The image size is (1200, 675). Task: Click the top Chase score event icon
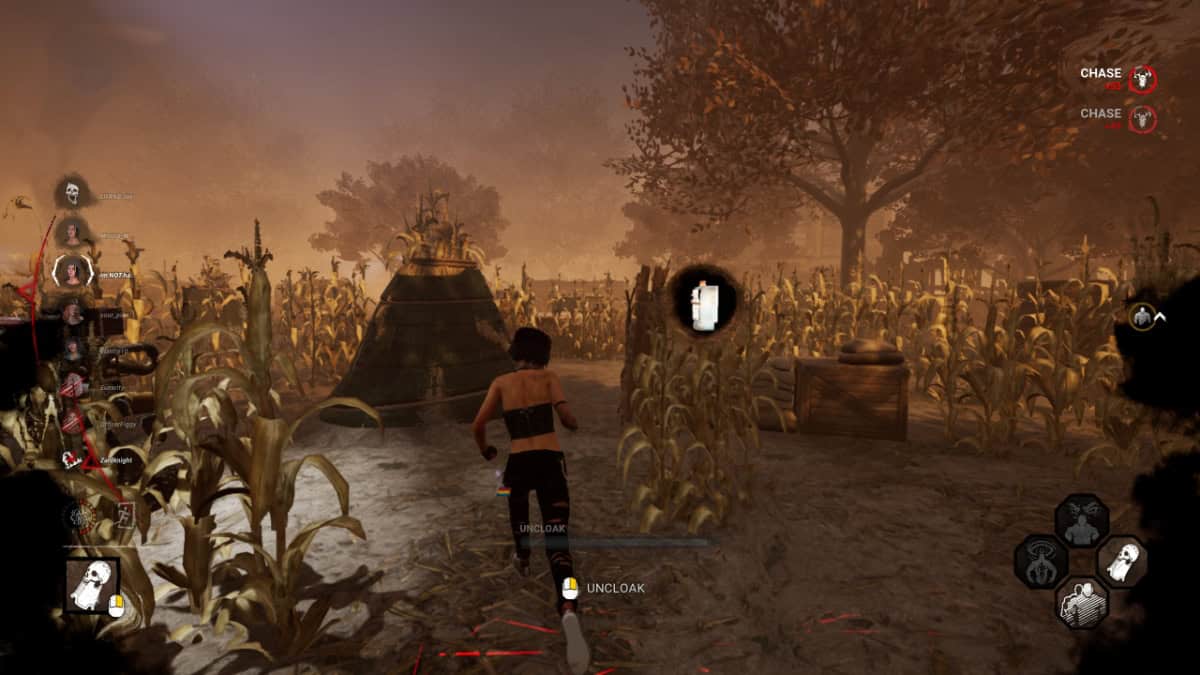1142,78
